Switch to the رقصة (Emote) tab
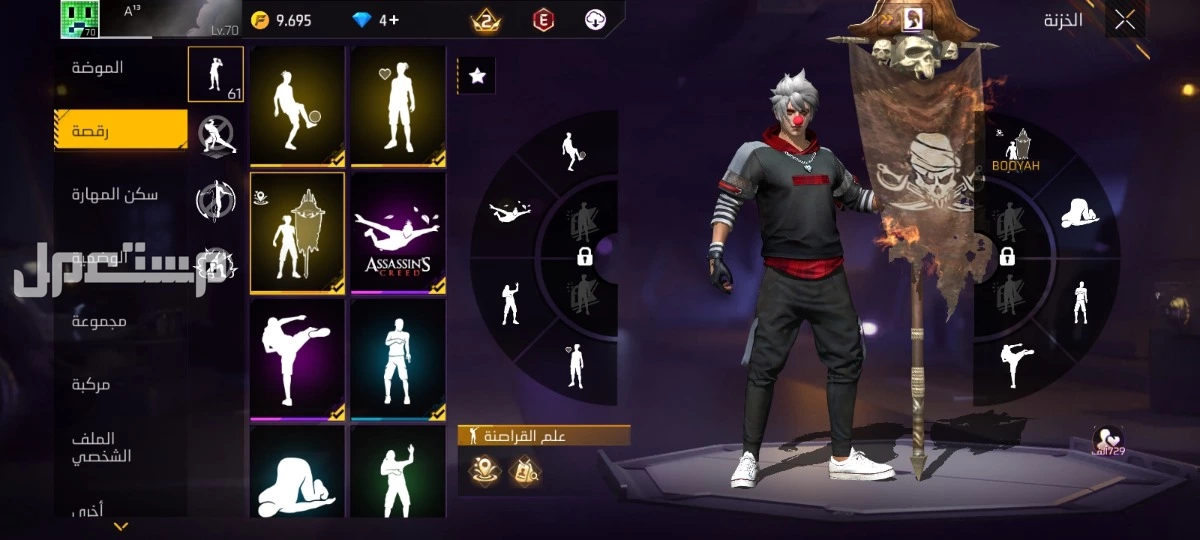Viewport: 1200px width, 540px height. [x=120, y=130]
